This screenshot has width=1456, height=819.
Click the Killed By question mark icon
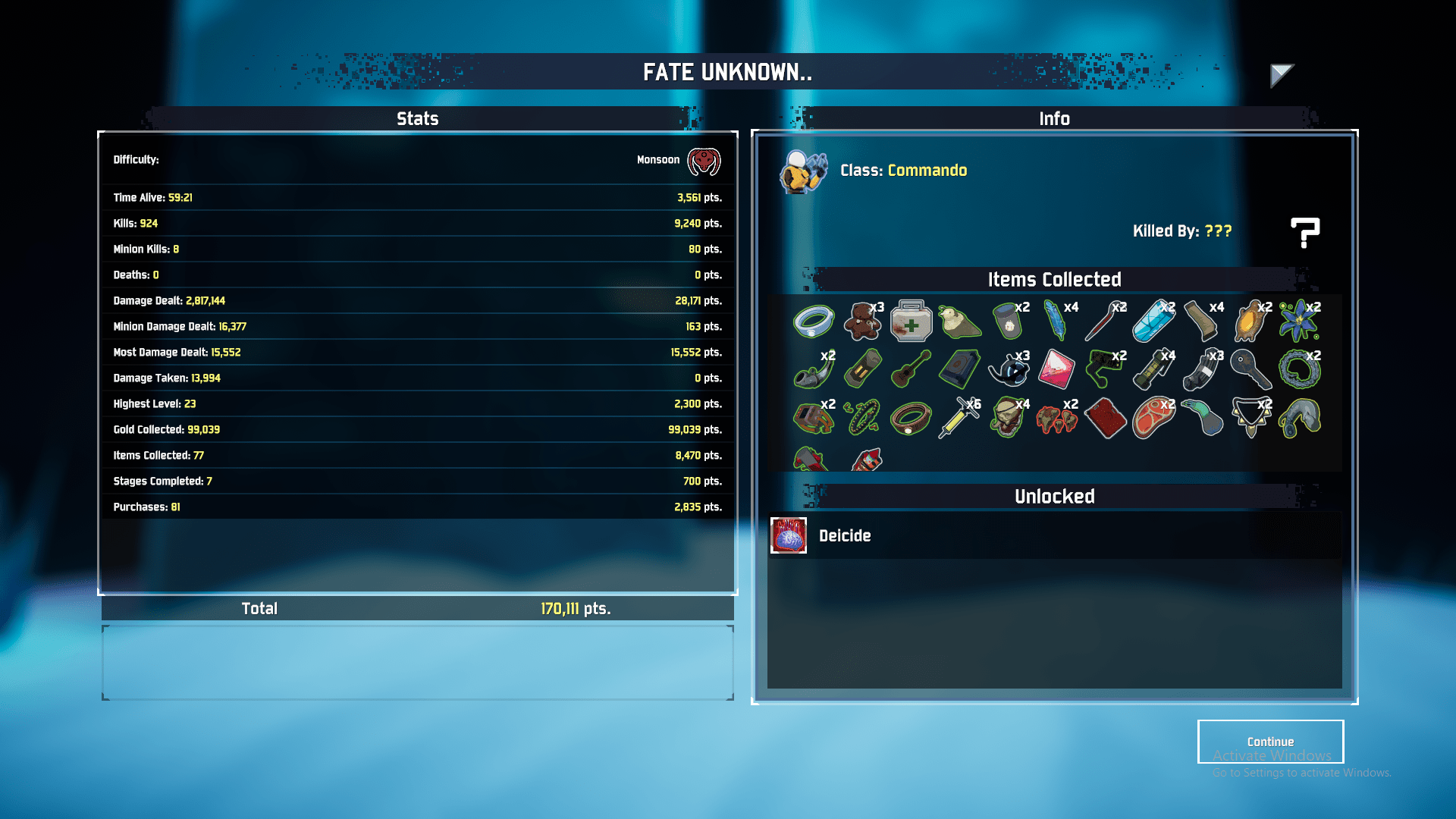pyautogui.click(x=1304, y=232)
